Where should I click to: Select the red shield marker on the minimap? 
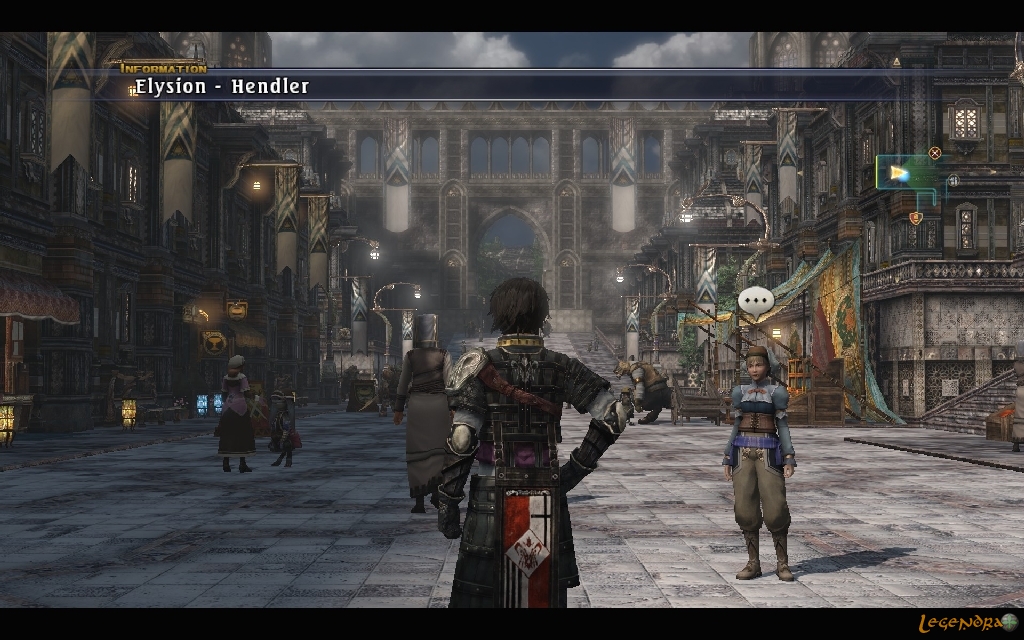915,217
